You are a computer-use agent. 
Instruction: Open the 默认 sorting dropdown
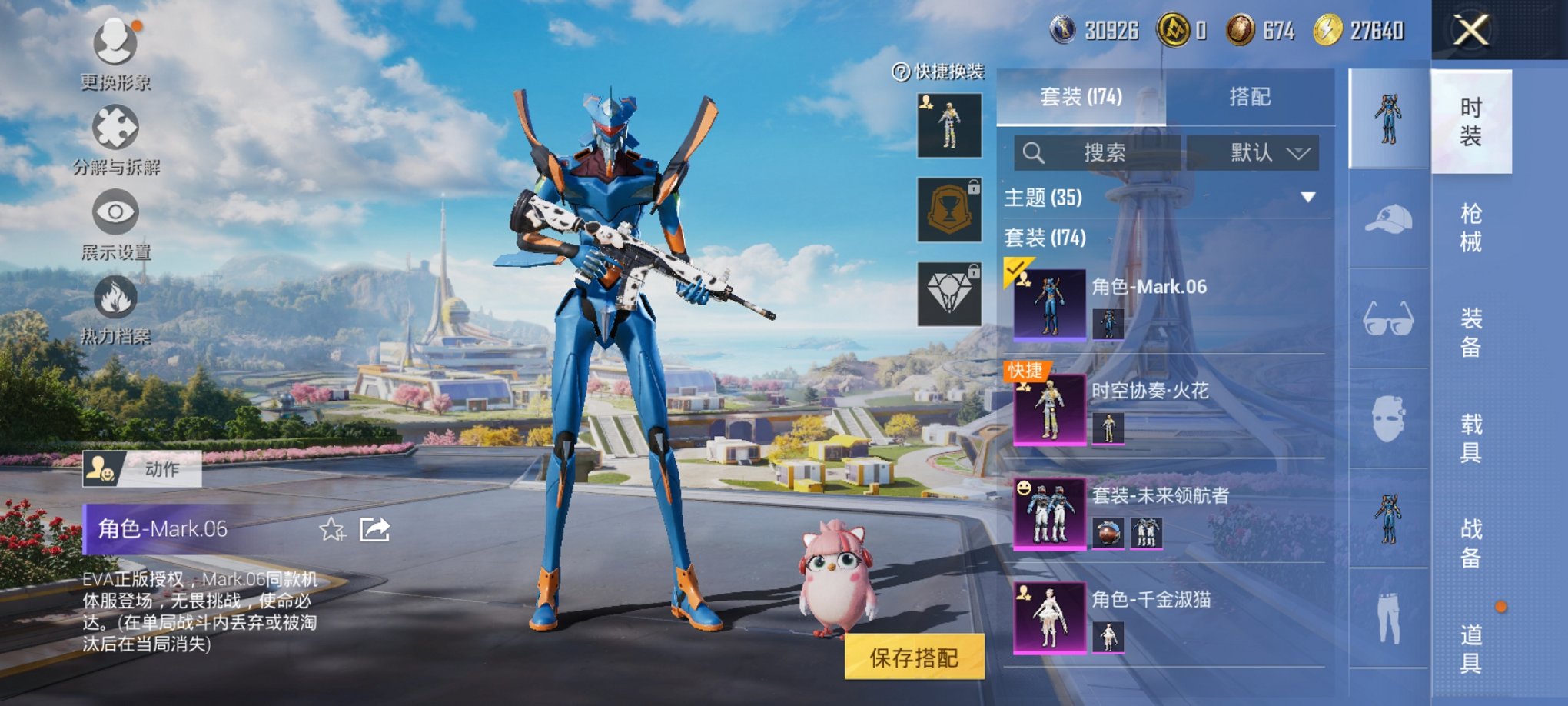pos(1253,152)
